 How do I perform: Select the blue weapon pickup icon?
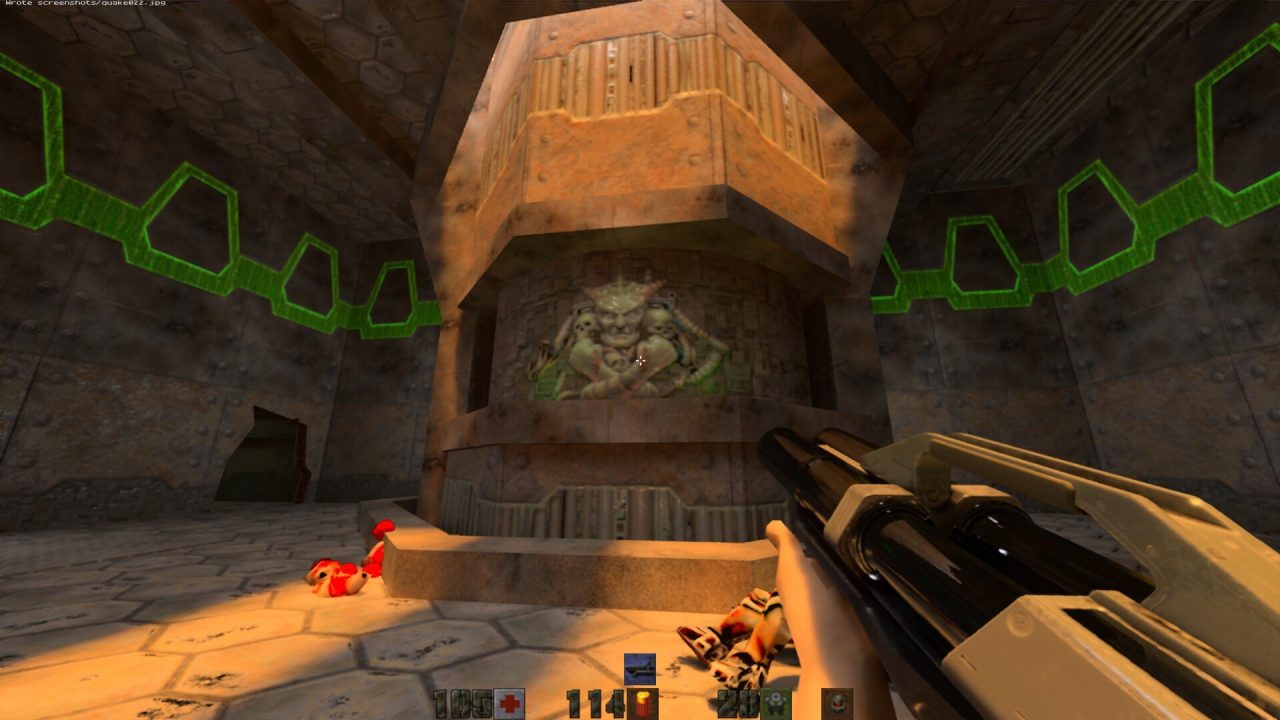640,668
